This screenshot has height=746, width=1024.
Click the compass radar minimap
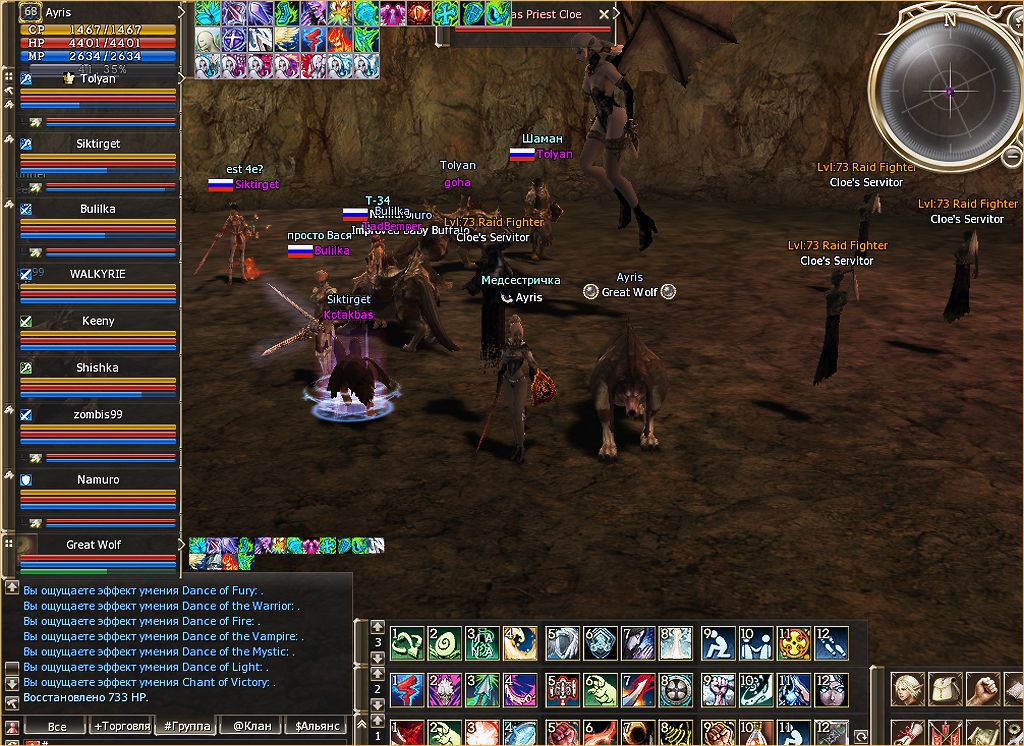946,92
